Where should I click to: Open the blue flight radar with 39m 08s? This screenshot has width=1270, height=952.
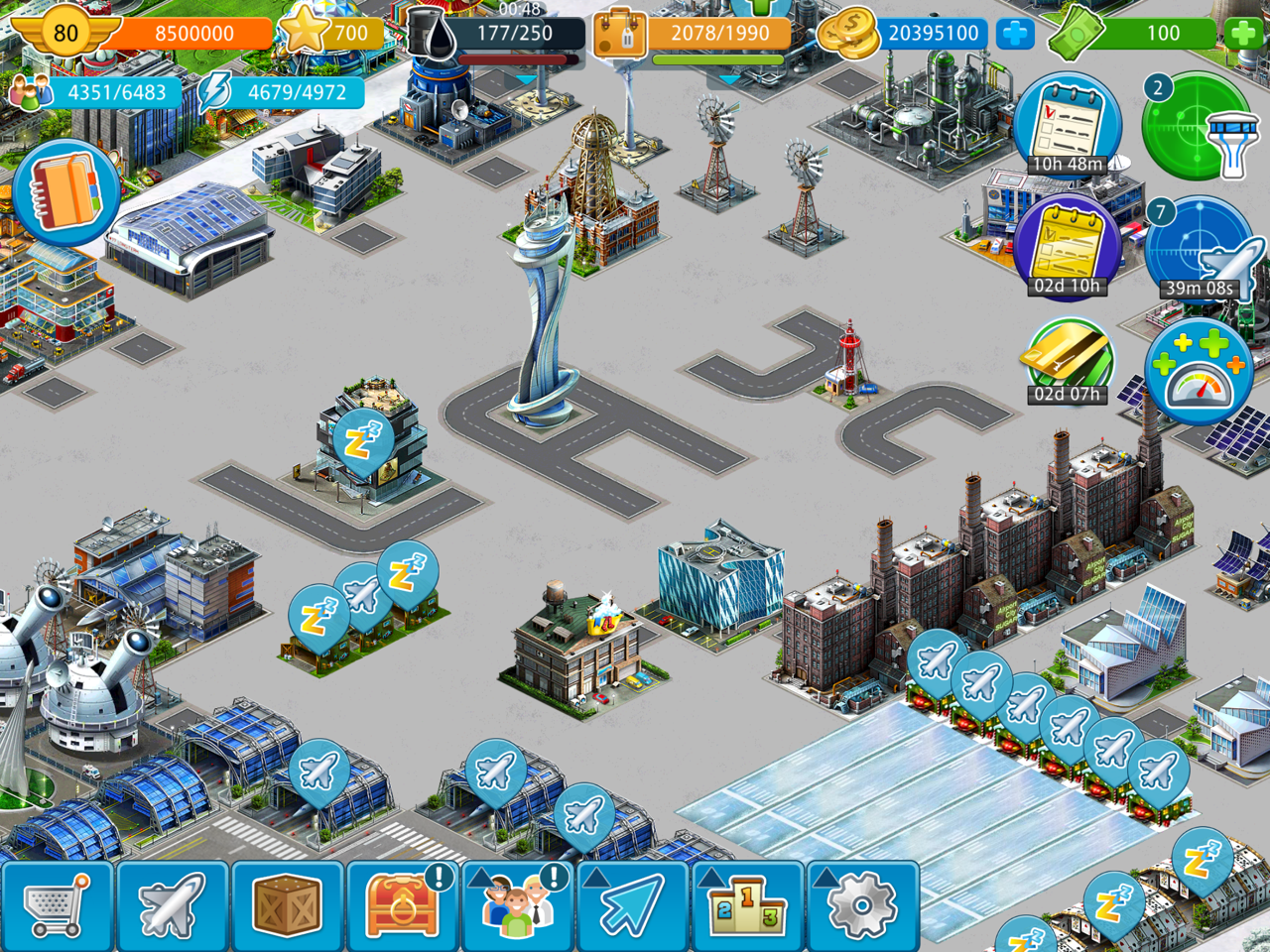click(1199, 250)
